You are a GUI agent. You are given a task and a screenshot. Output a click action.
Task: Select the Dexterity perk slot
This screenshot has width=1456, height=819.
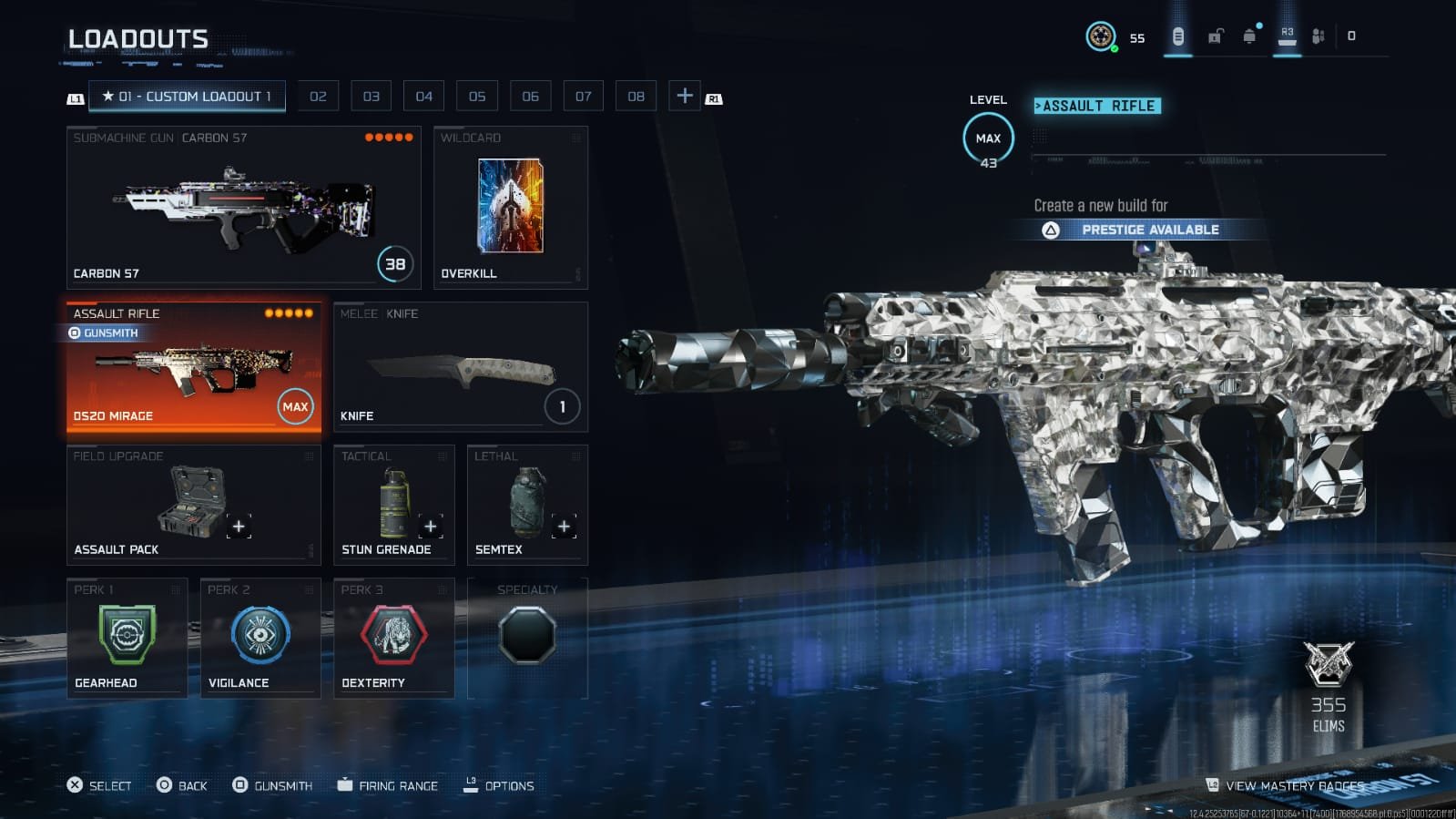coord(393,638)
